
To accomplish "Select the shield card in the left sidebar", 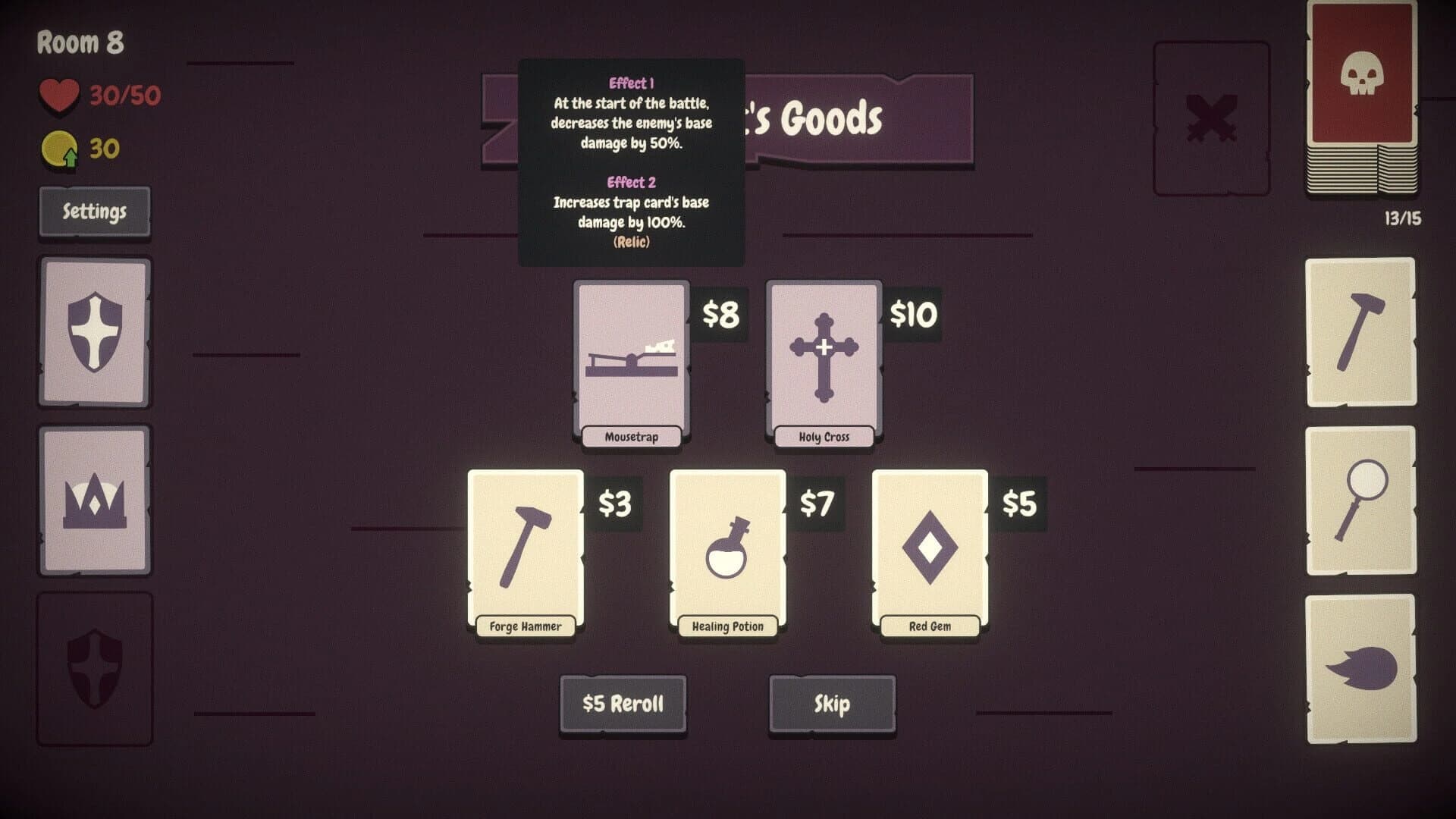I will (95, 331).
